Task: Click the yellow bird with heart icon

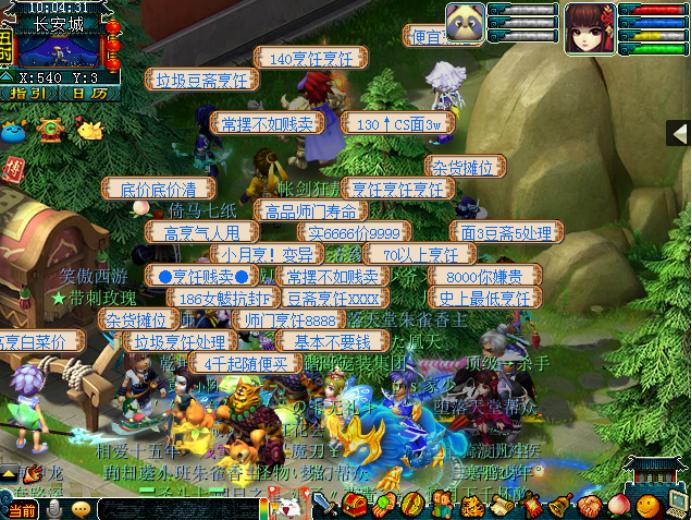Action: (90, 130)
